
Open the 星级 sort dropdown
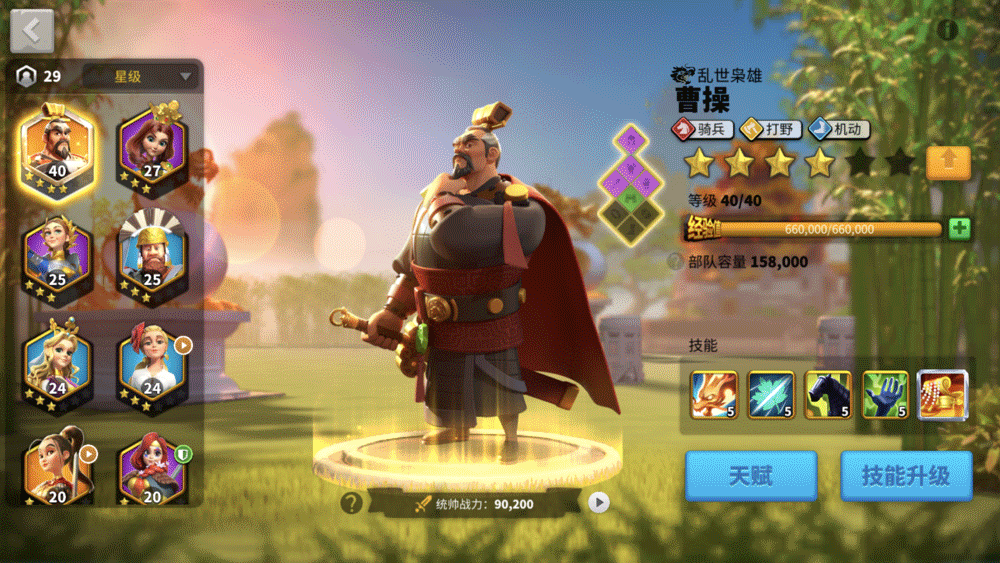point(141,76)
